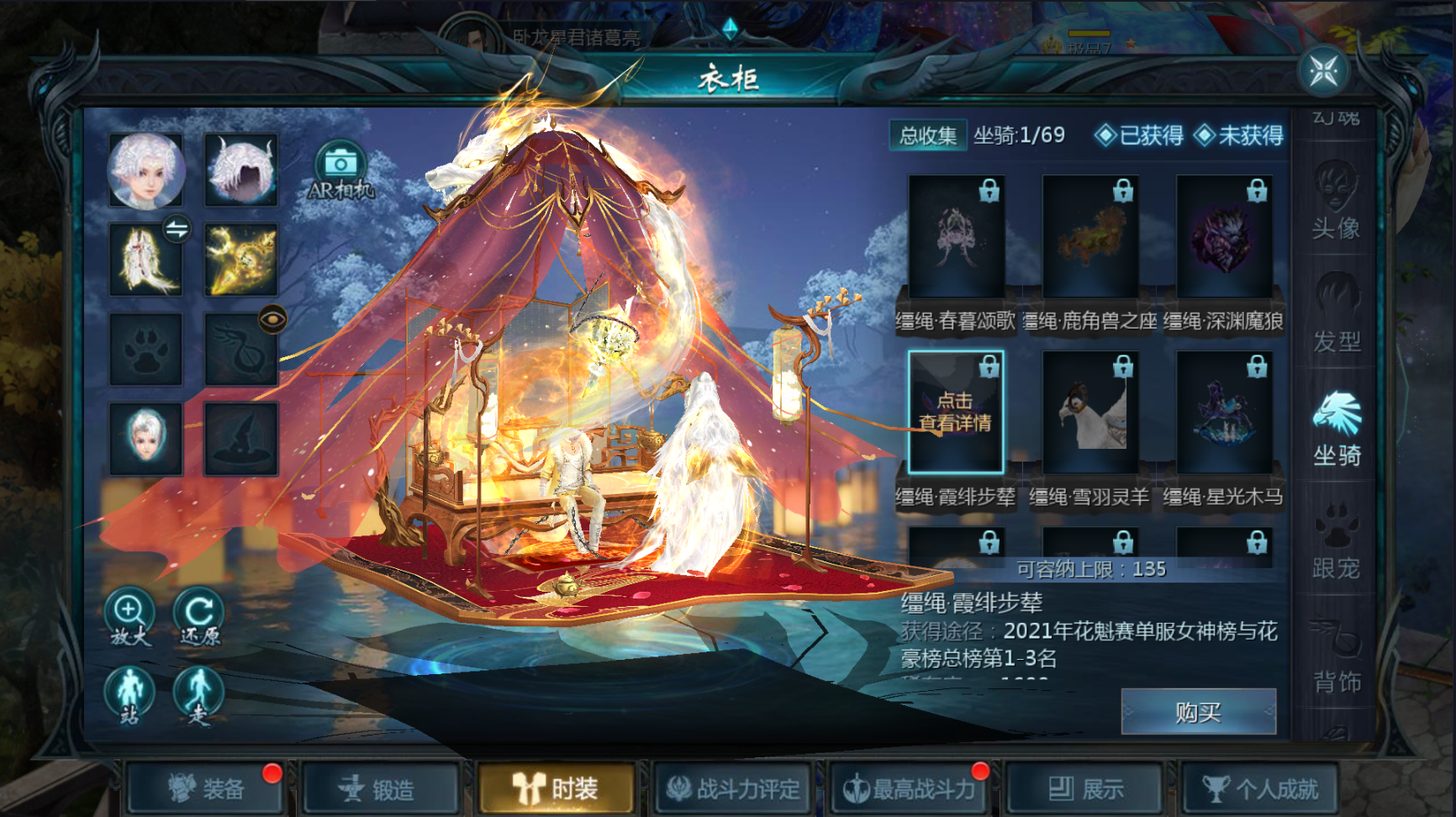The width and height of the screenshot is (1456, 817).
Task: Switch character pose to walking 走
Action: point(198,696)
